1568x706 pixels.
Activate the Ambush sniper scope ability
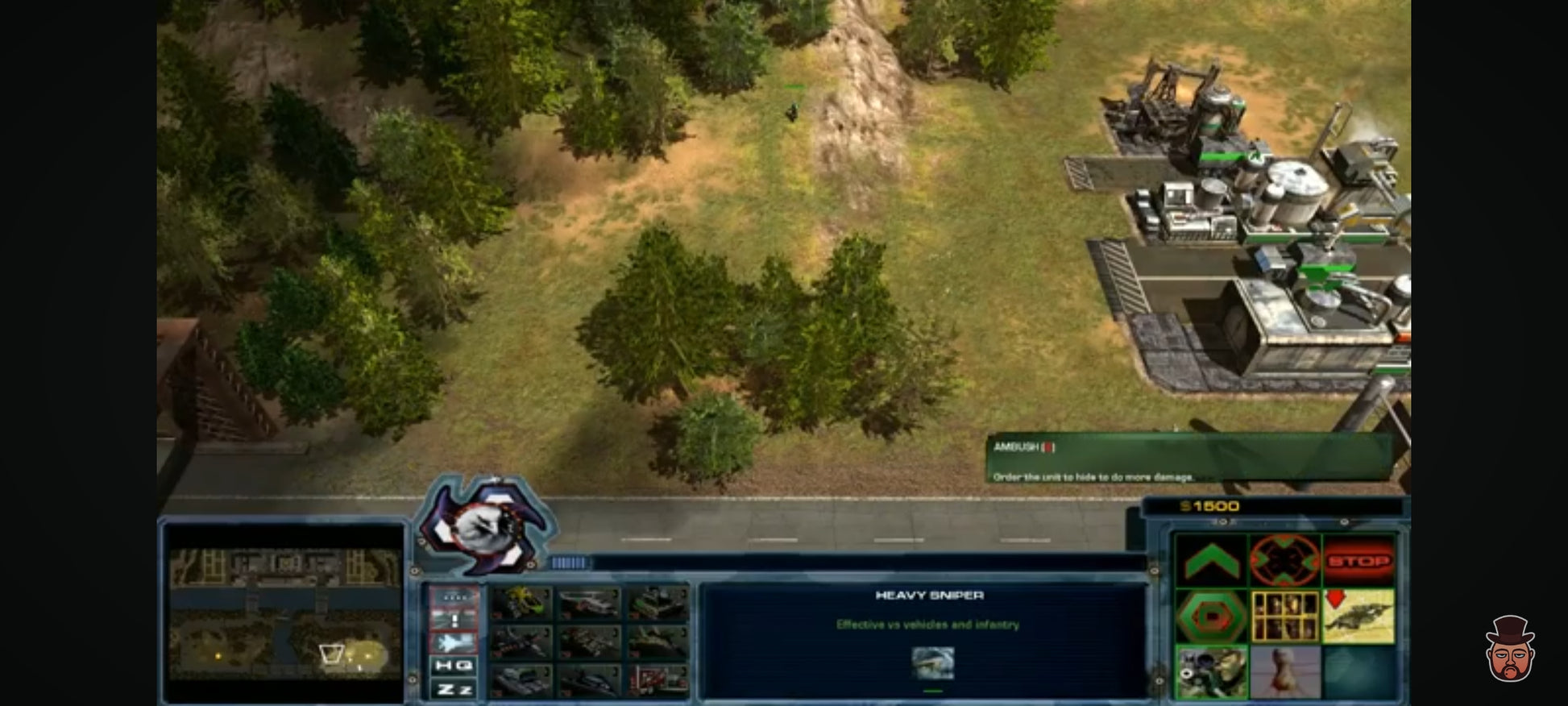pos(1211,671)
